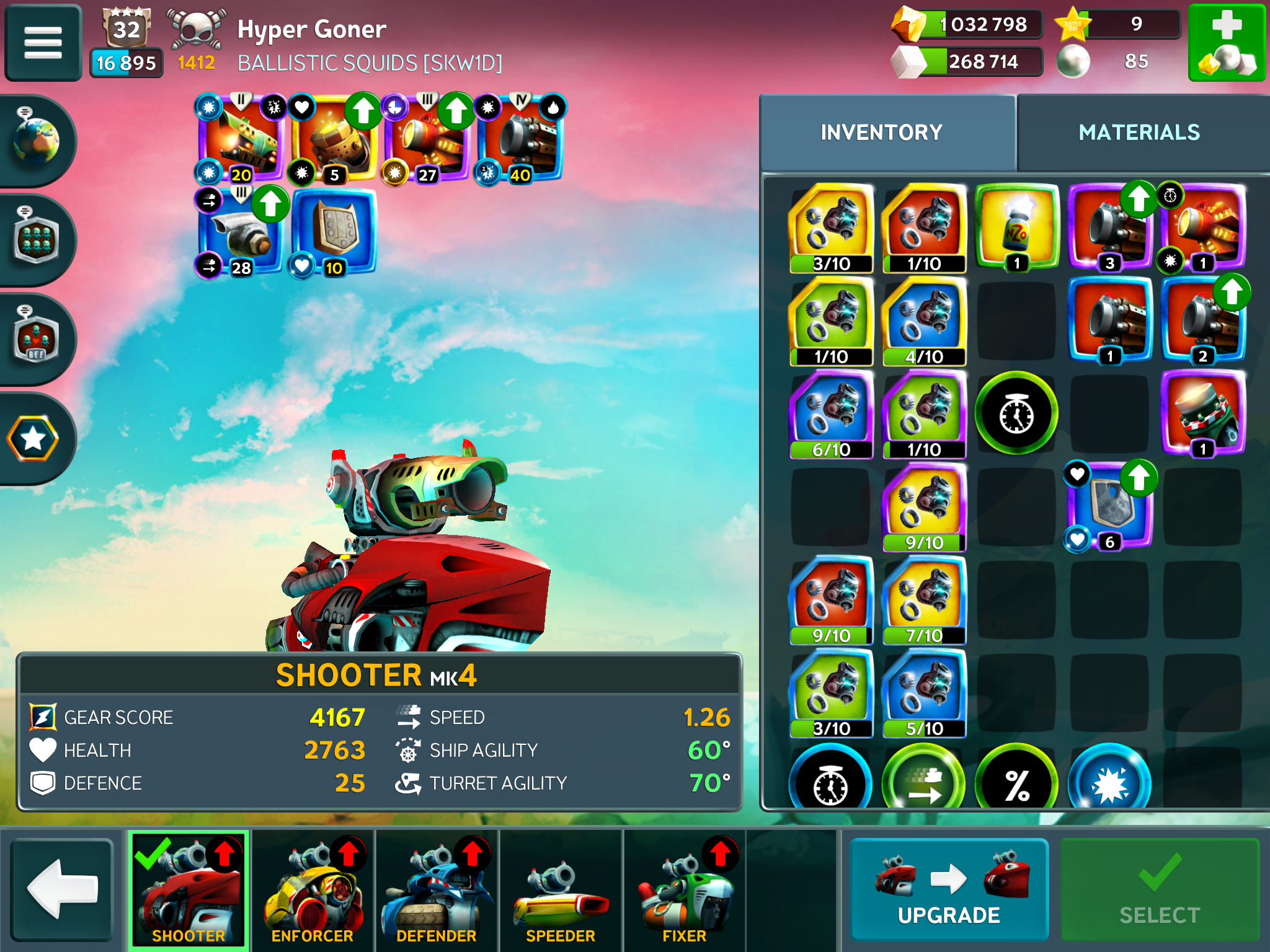Upgrade the Shooter ship

tap(948, 889)
